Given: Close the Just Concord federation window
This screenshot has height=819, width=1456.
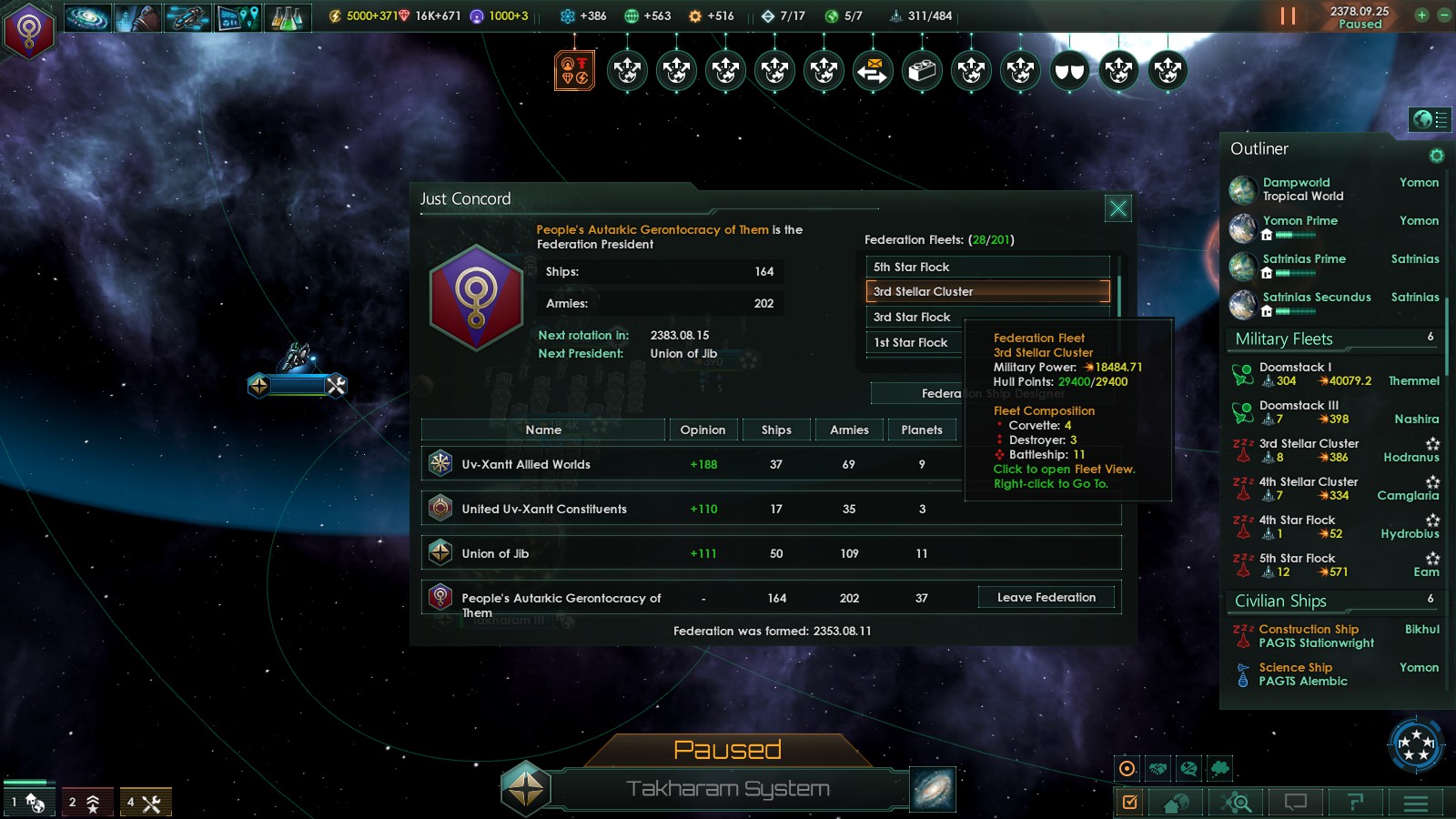Looking at the screenshot, I should click(1117, 208).
